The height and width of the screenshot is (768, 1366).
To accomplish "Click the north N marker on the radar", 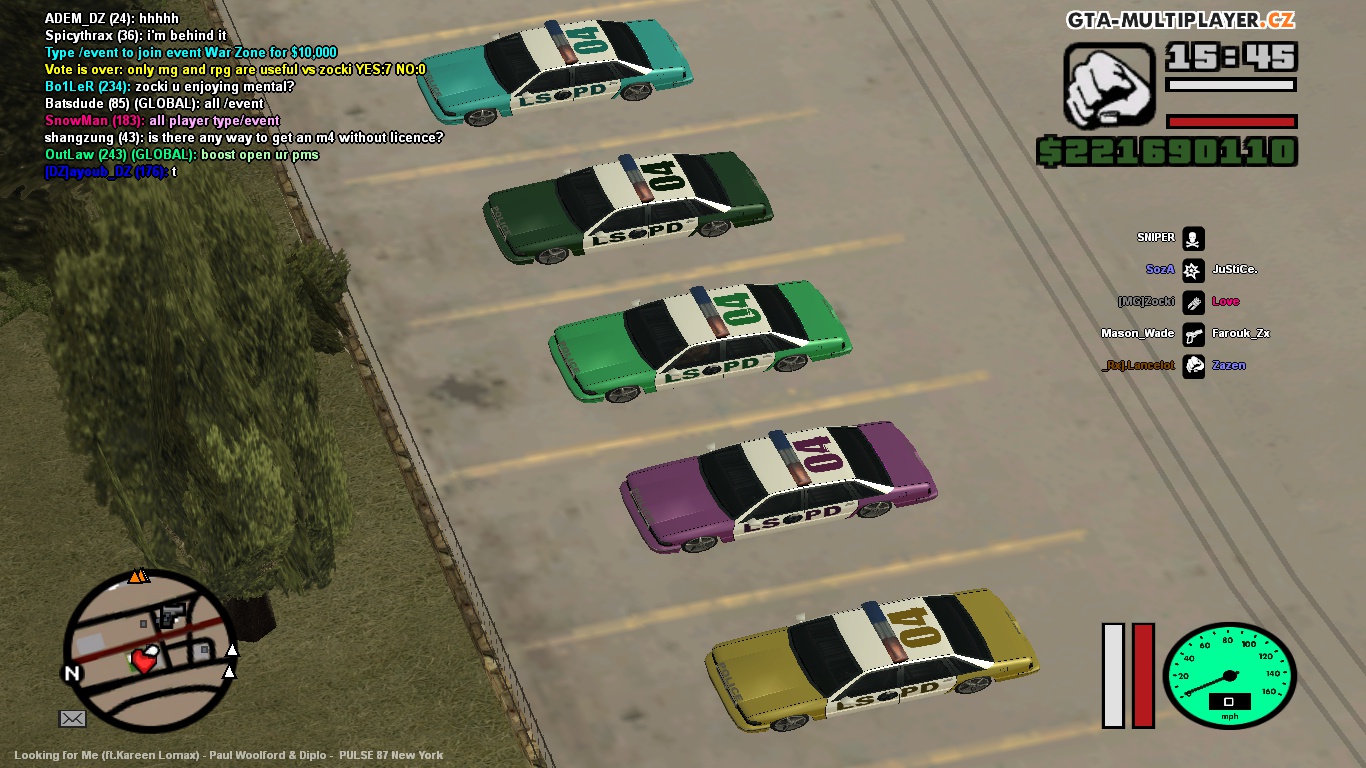I will pyautogui.click(x=72, y=674).
